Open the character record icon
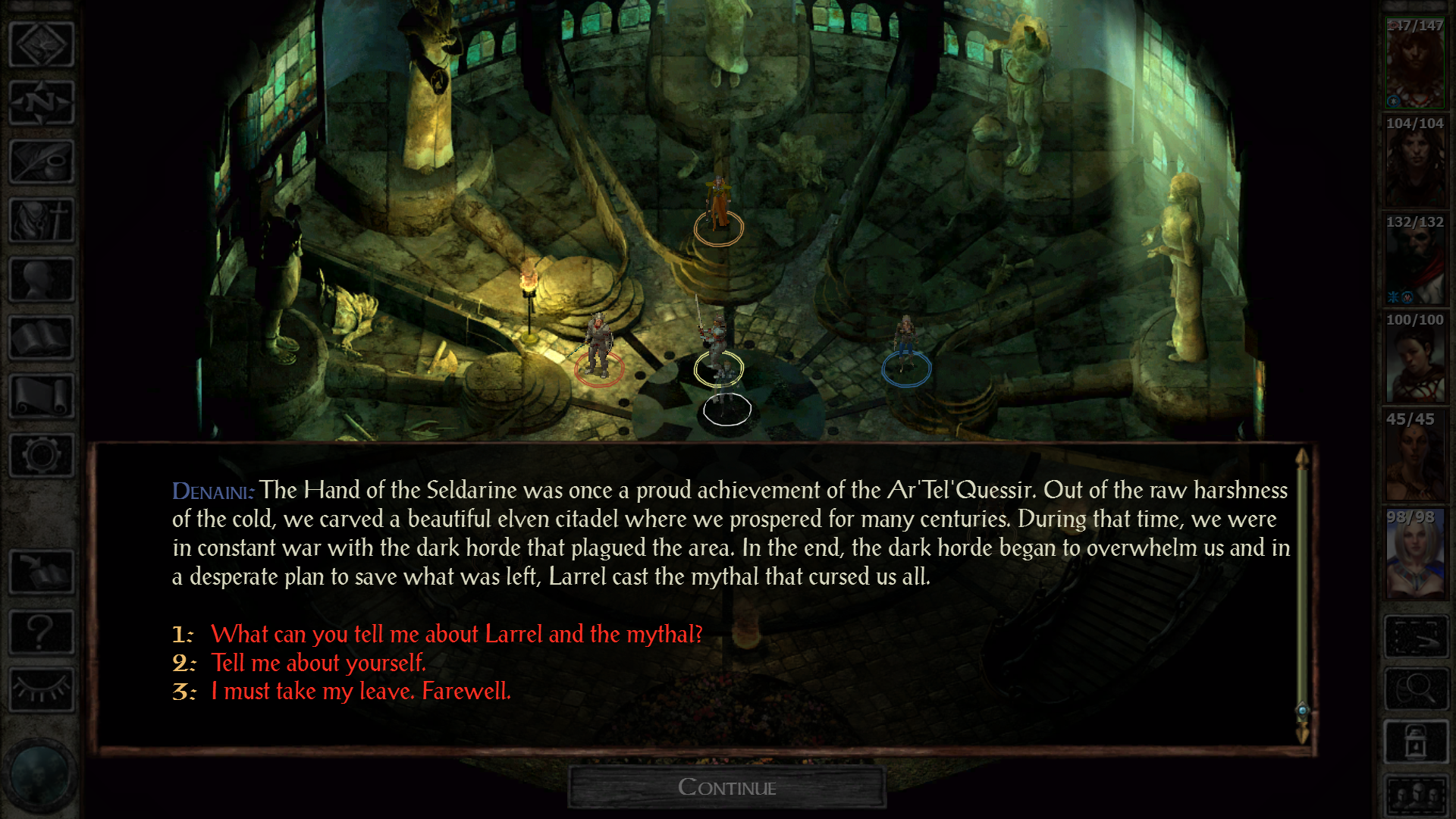Image resolution: width=1456 pixels, height=819 pixels. [x=42, y=220]
